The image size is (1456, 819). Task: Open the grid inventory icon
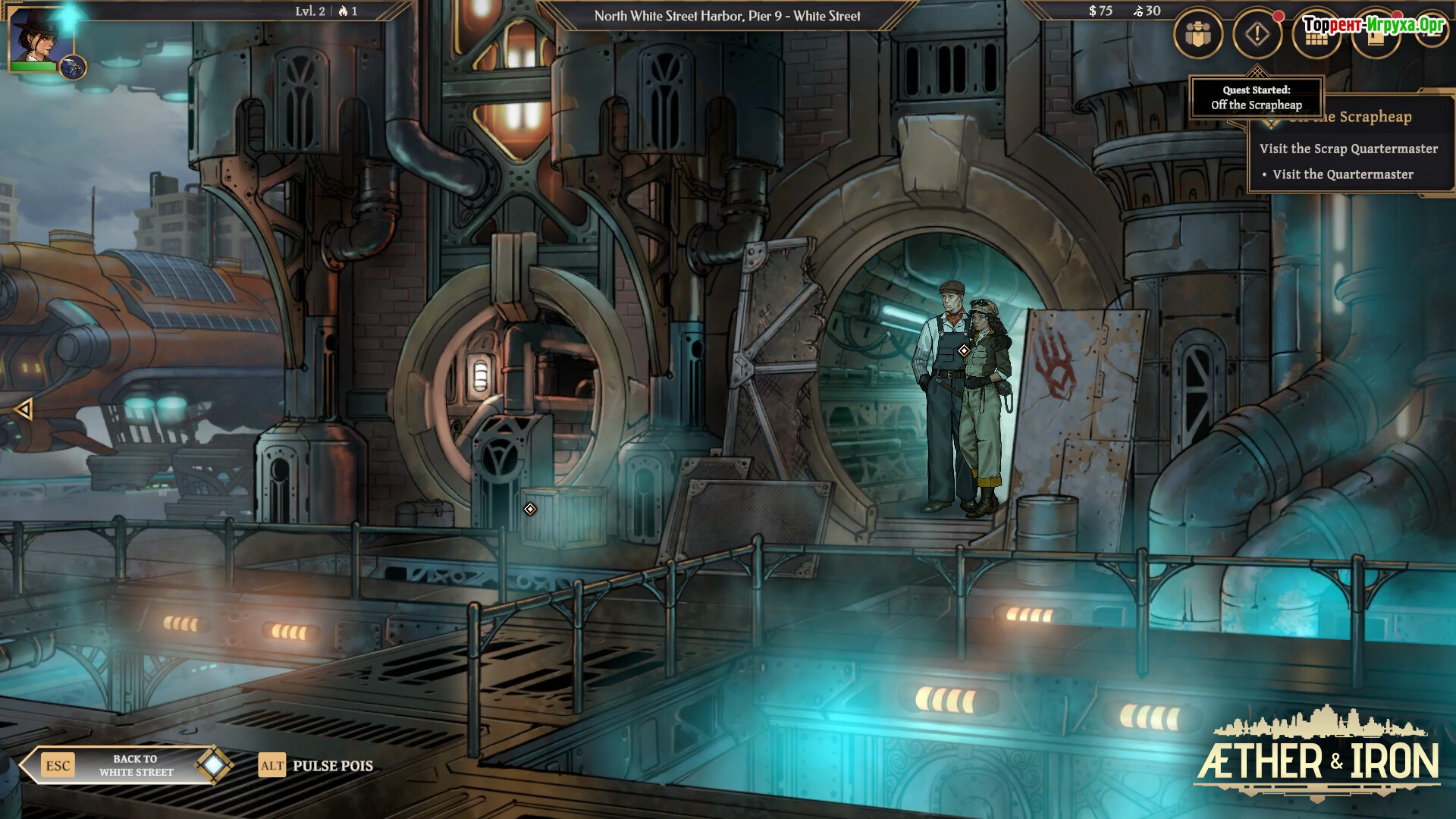tap(1316, 38)
